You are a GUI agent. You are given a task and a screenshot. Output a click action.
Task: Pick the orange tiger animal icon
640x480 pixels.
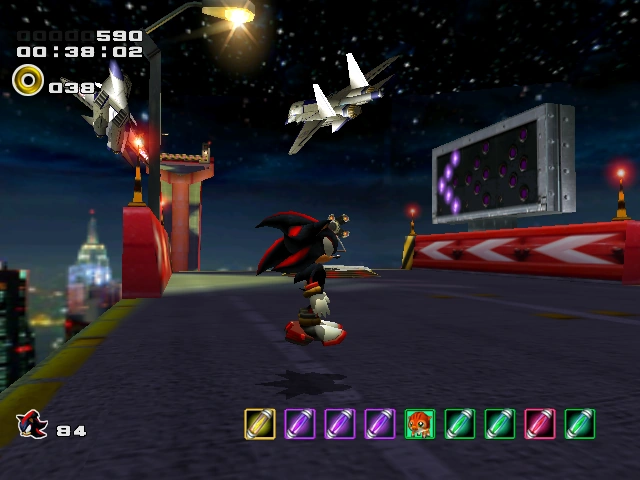(x=420, y=424)
